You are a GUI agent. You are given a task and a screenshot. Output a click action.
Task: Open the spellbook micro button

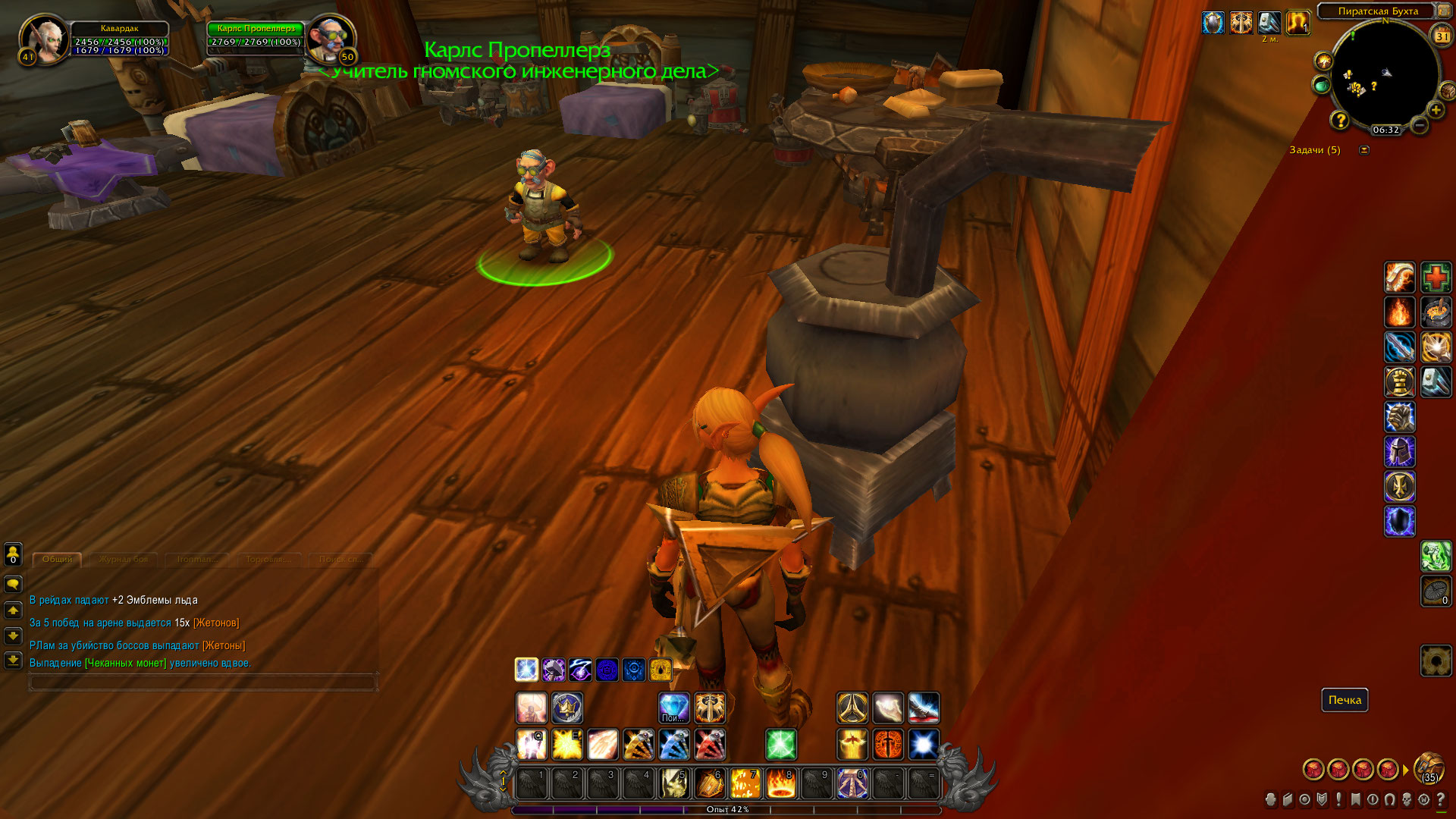click(x=1288, y=800)
